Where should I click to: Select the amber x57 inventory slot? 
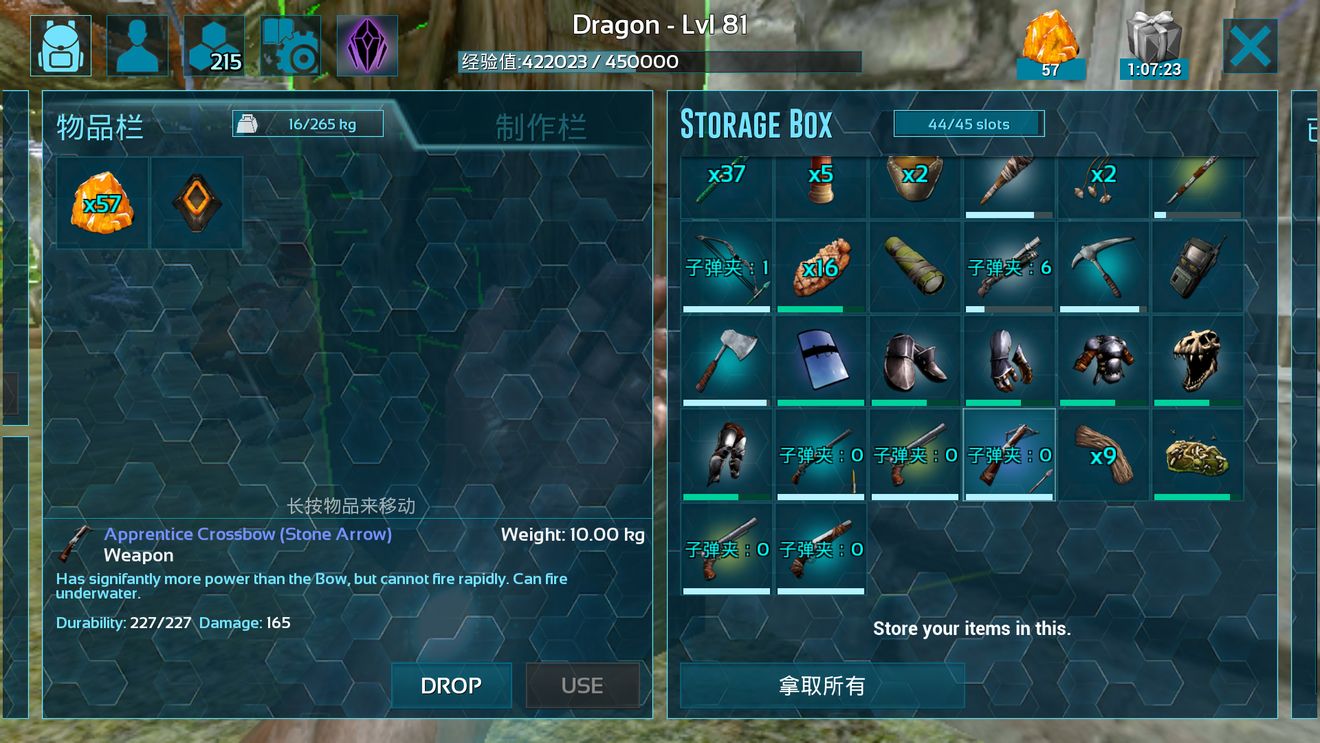102,203
